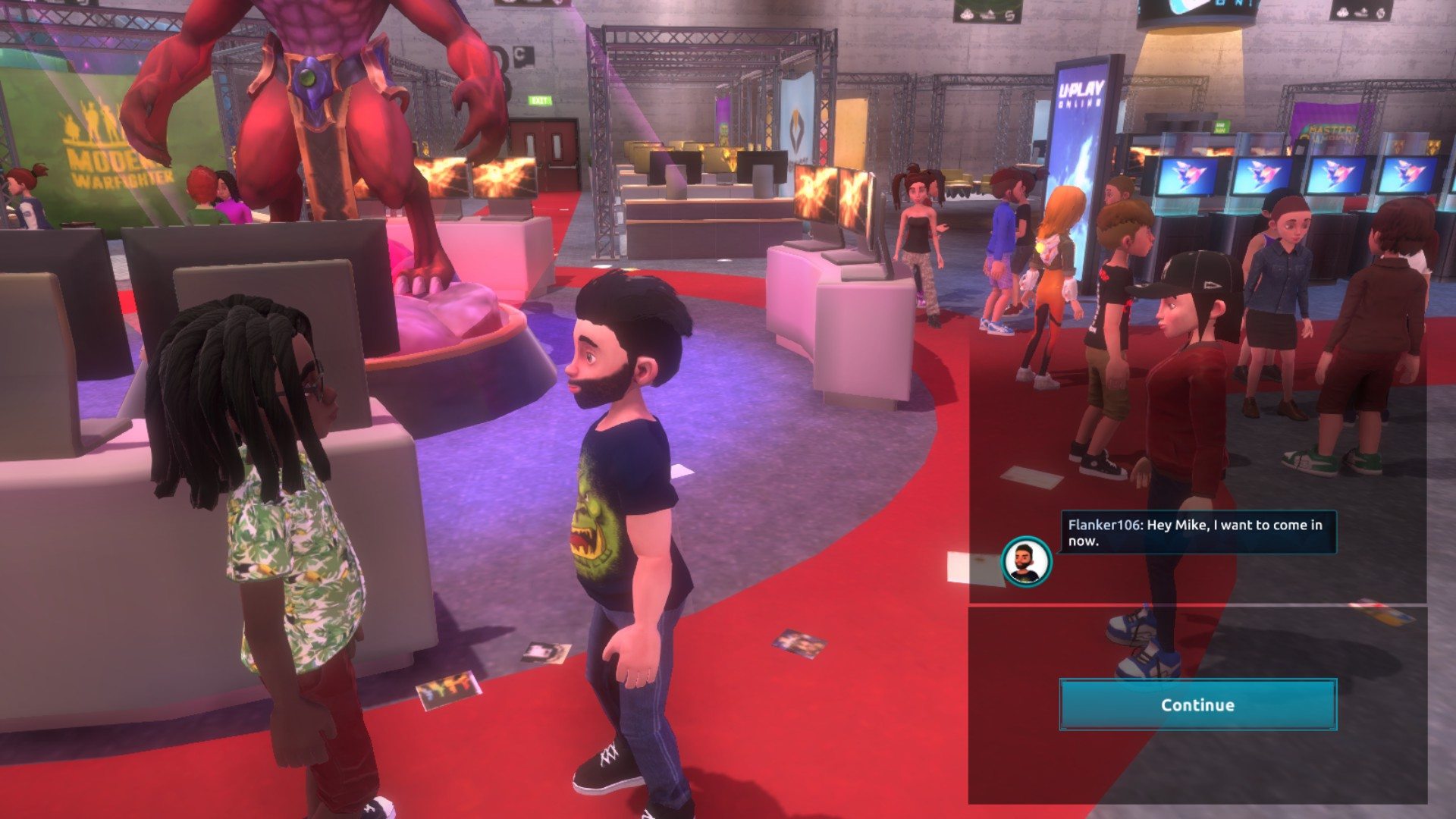The image size is (1456, 819).
Task: Continue the conversation with Flanker106
Action: point(1197,704)
